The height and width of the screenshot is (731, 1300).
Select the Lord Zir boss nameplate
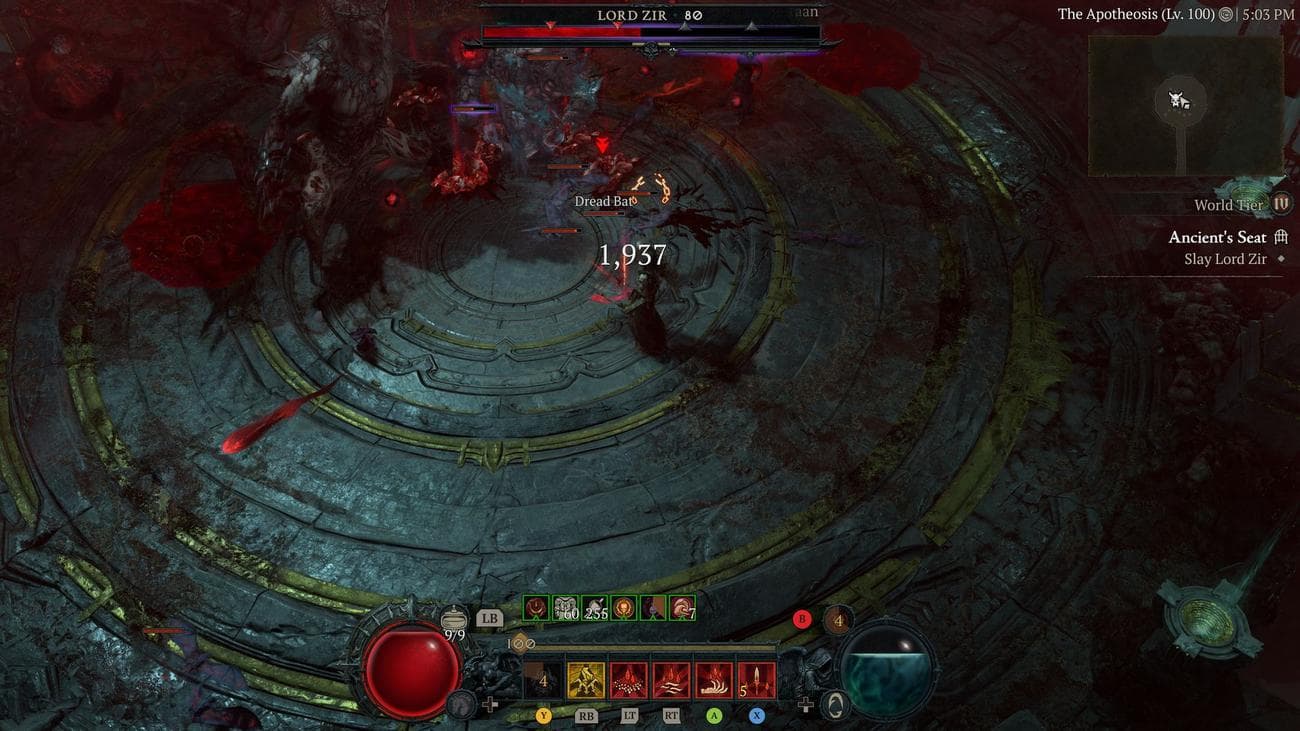click(x=650, y=16)
